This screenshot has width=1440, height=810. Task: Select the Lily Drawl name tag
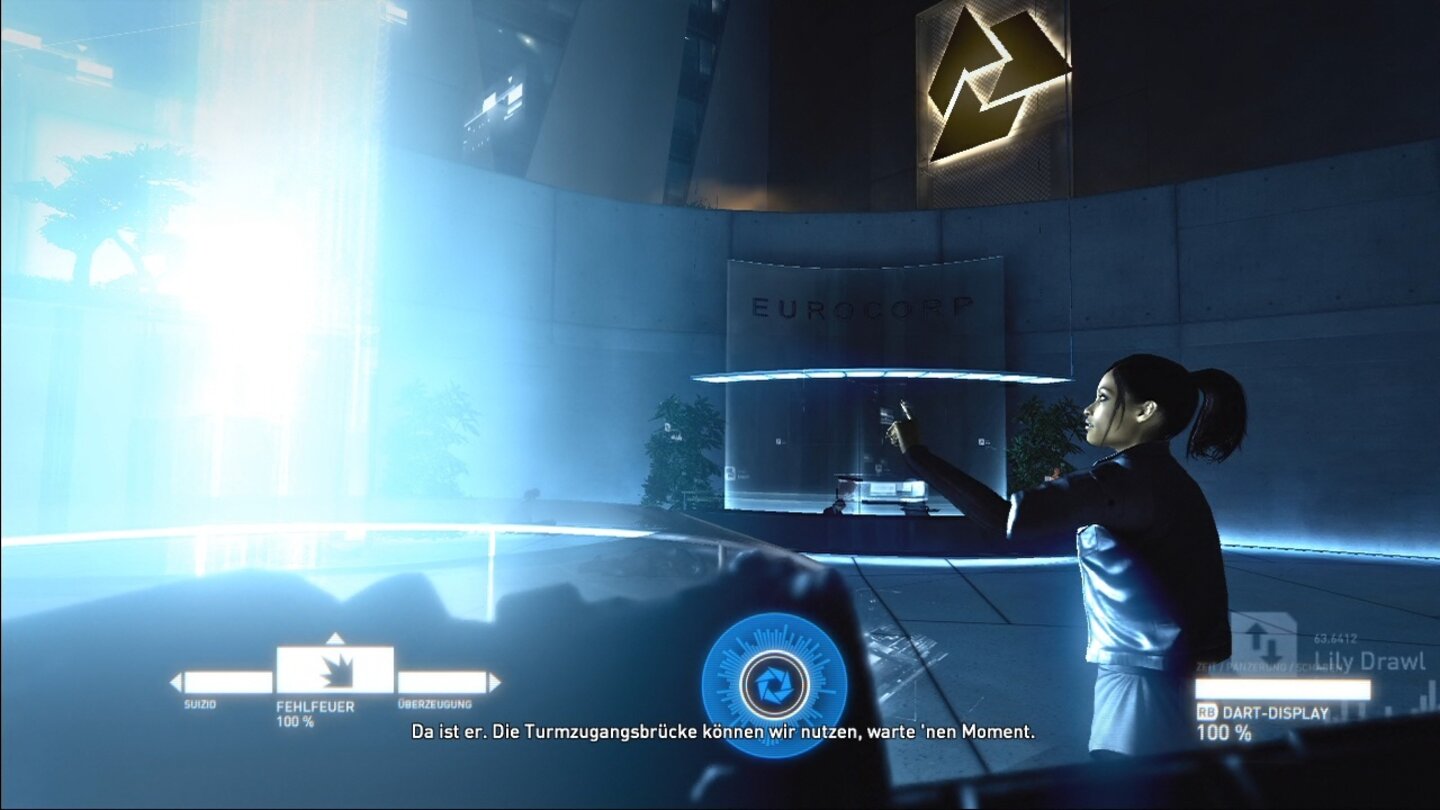click(1373, 660)
